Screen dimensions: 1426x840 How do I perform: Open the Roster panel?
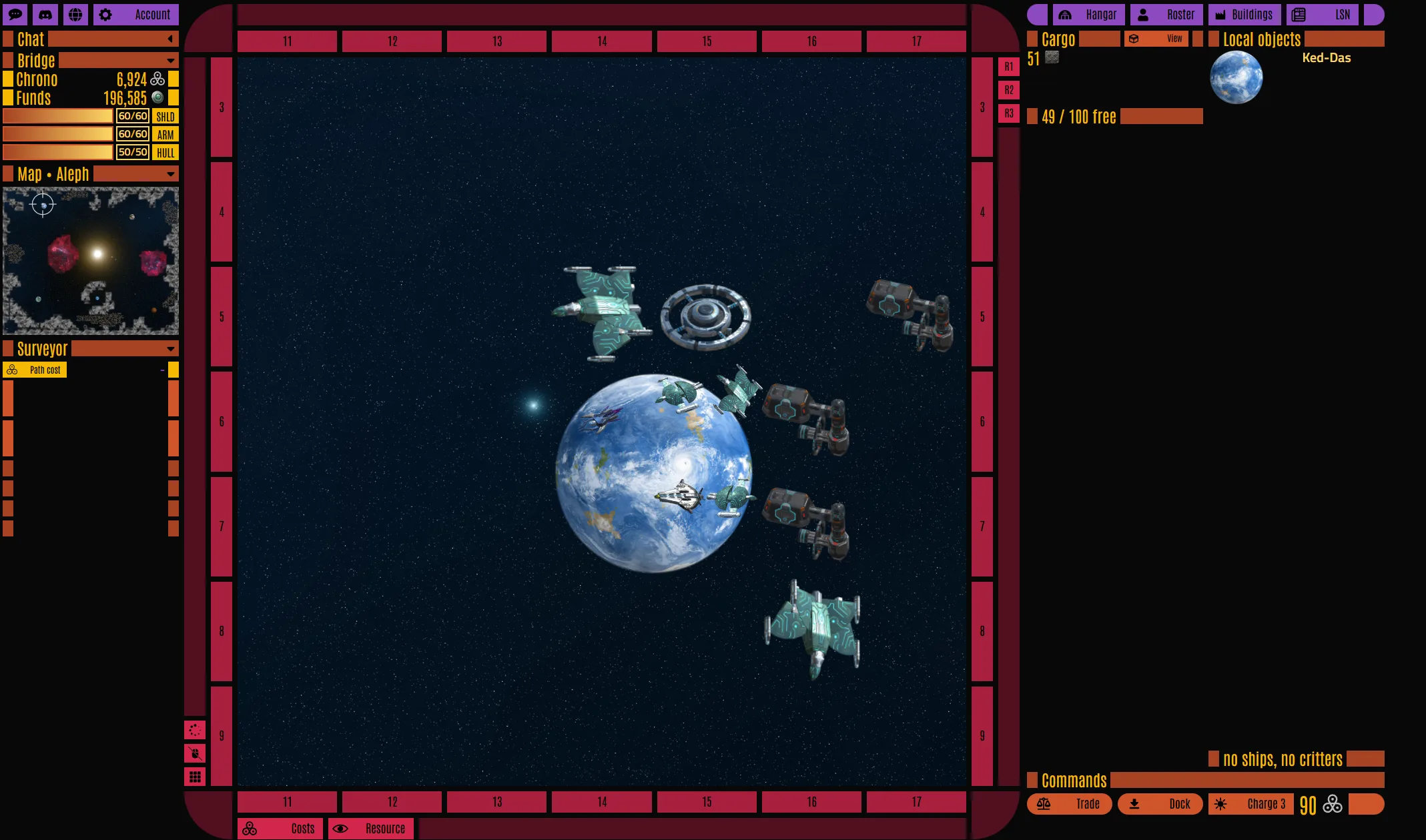1166,15
